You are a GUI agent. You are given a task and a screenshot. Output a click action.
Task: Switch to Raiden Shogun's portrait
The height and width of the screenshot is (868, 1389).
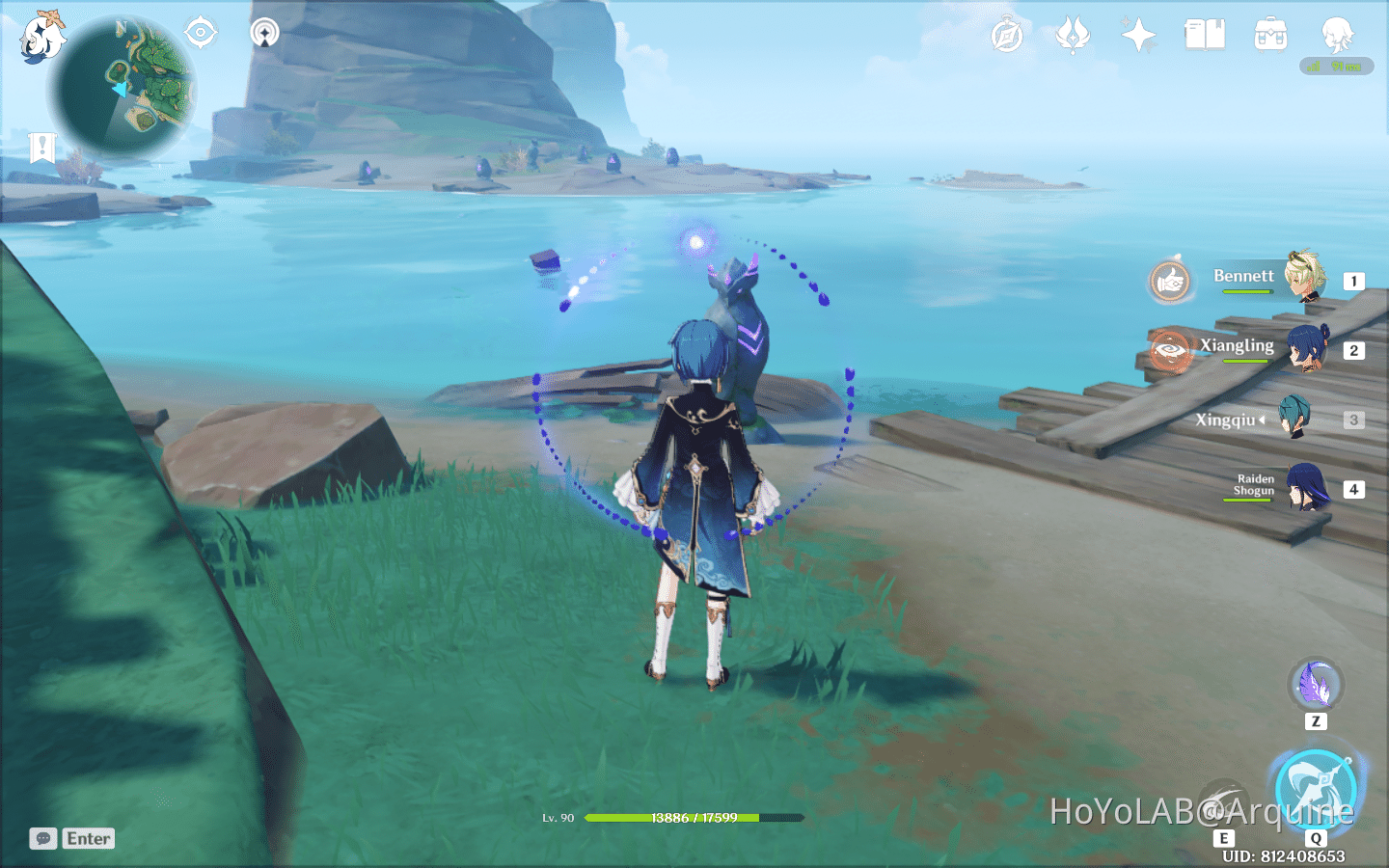1306,489
